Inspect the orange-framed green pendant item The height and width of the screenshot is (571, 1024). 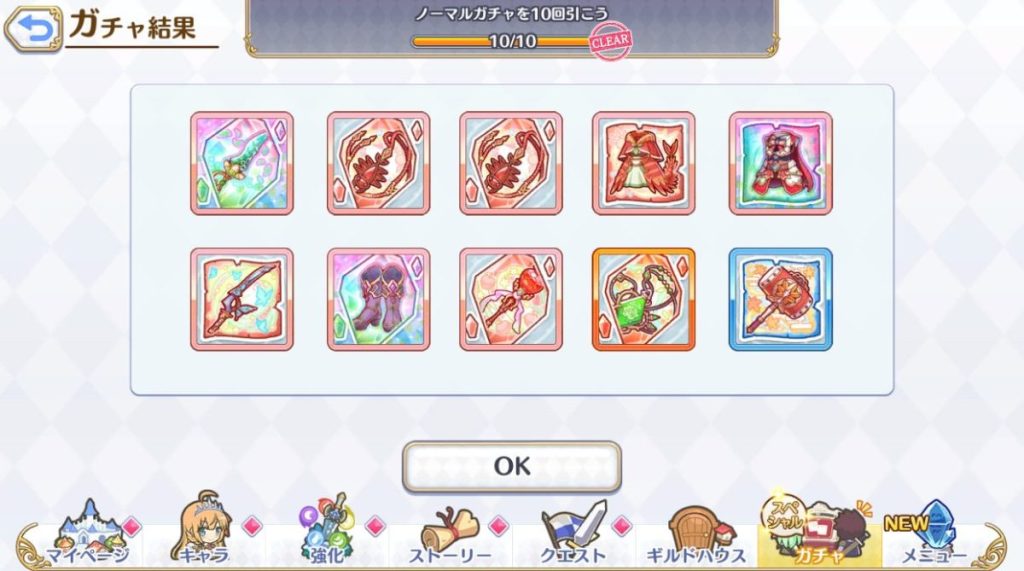(644, 299)
